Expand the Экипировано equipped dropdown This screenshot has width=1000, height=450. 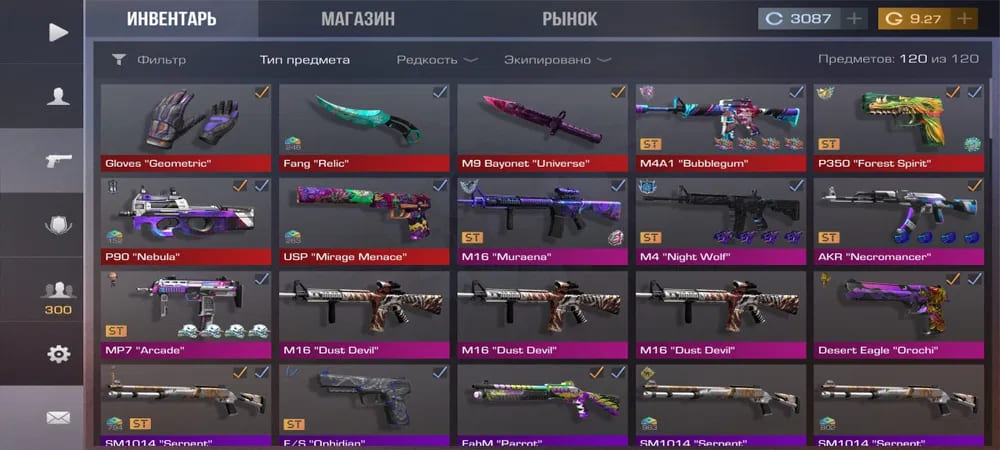(x=557, y=60)
